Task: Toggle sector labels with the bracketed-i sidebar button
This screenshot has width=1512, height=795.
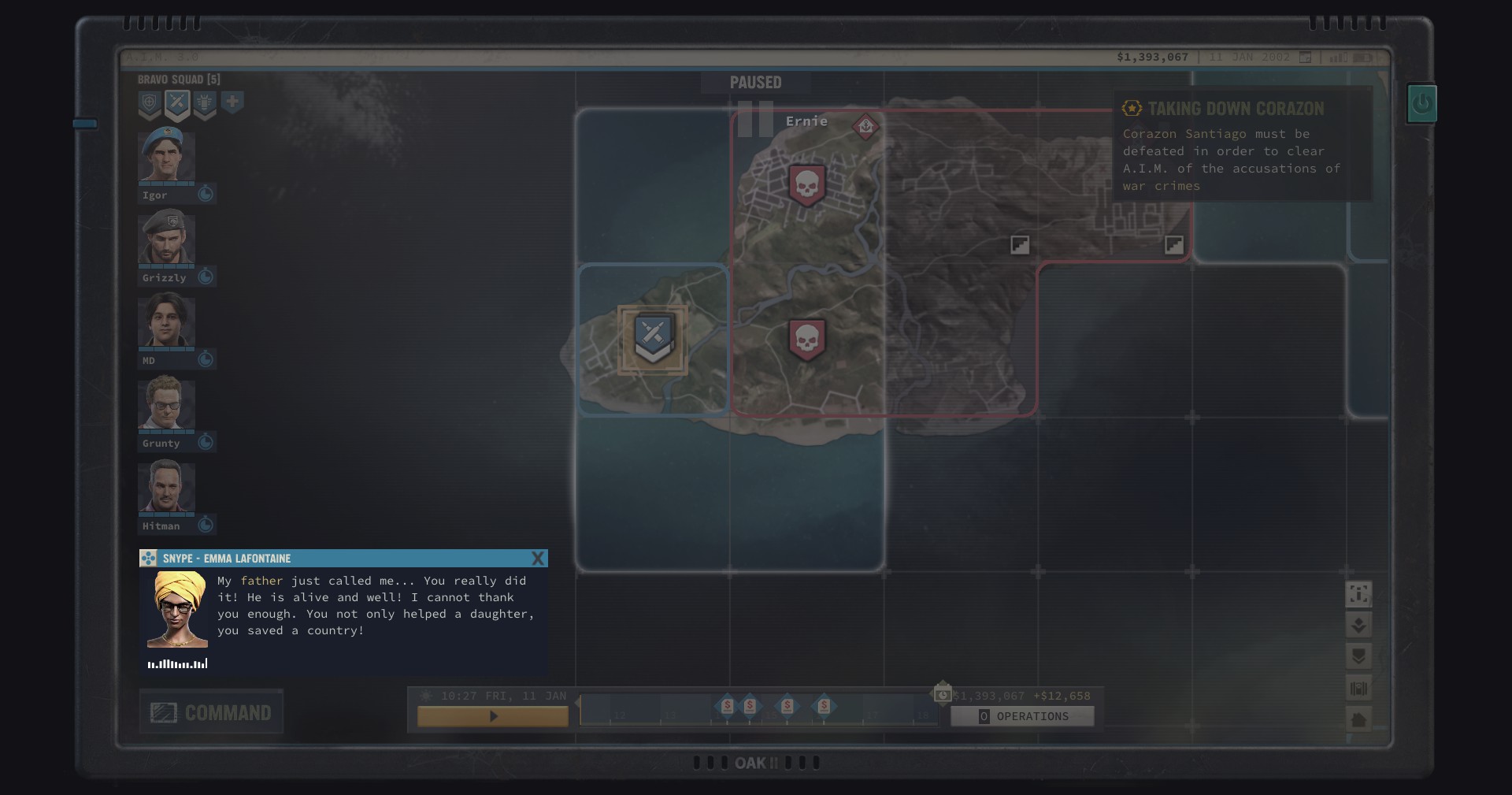Action: (x=1358, y=595)
